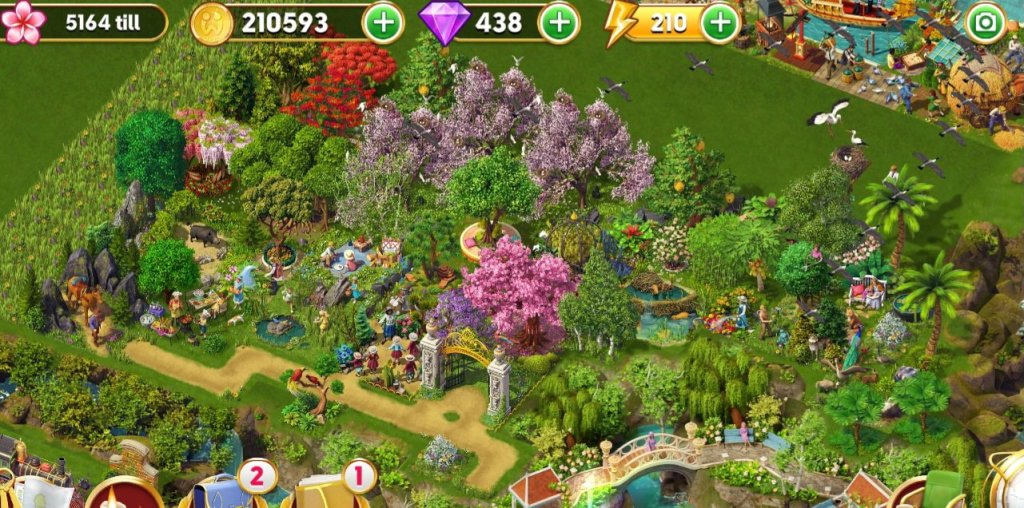1024x508 pixels.
Task: Take a screenshot with the camera button
Action: [x=985, y=22]
